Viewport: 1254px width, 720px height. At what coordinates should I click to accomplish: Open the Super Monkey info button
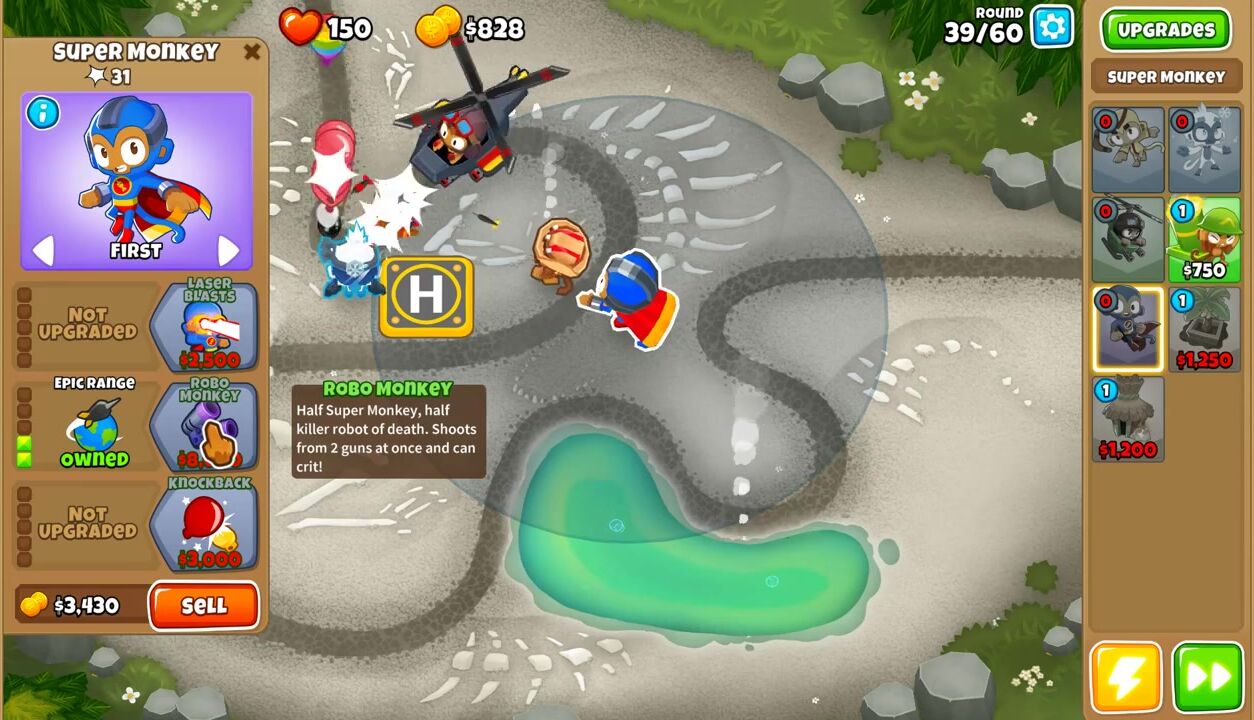coord(43,113)
